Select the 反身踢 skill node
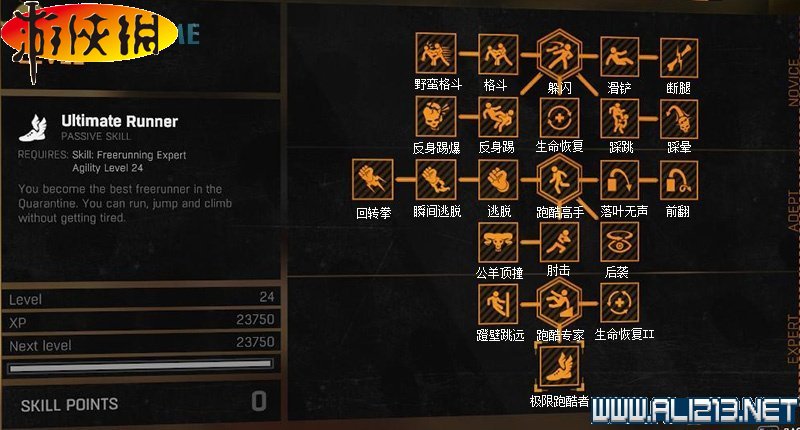Screen dimensions: 800x430 click(496, 117)
